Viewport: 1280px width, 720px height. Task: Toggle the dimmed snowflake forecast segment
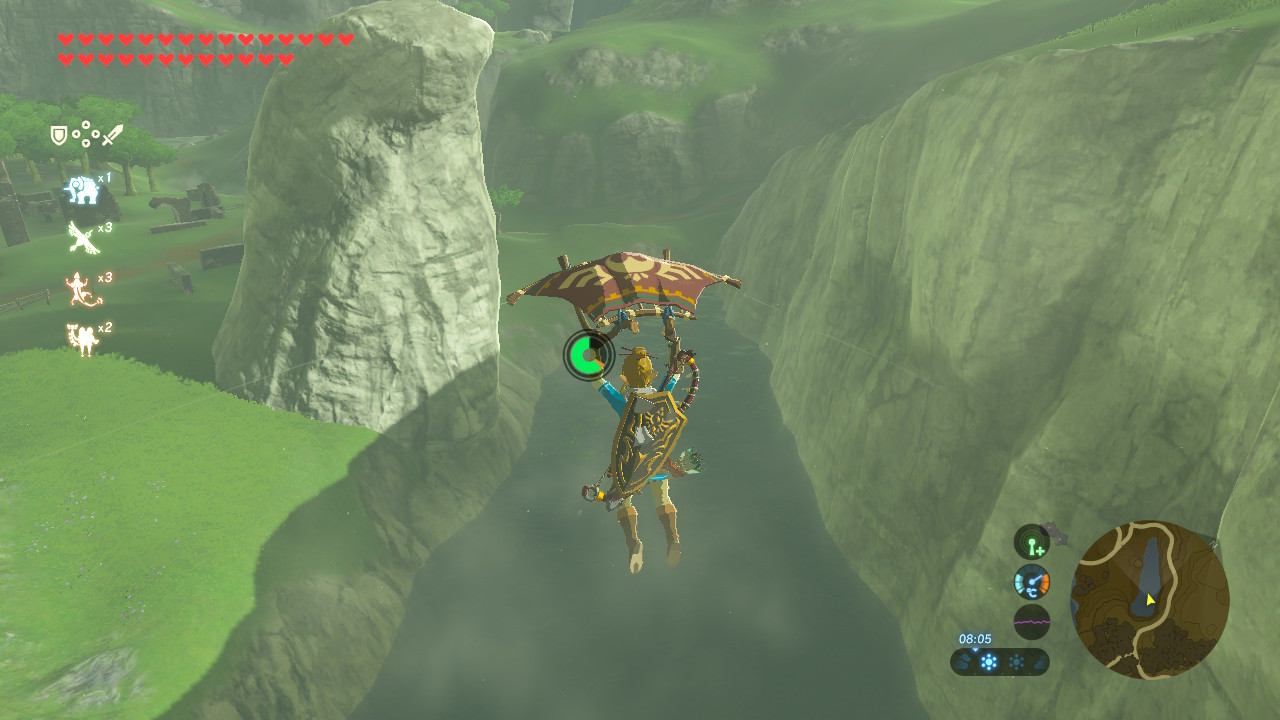(1016, 661)
